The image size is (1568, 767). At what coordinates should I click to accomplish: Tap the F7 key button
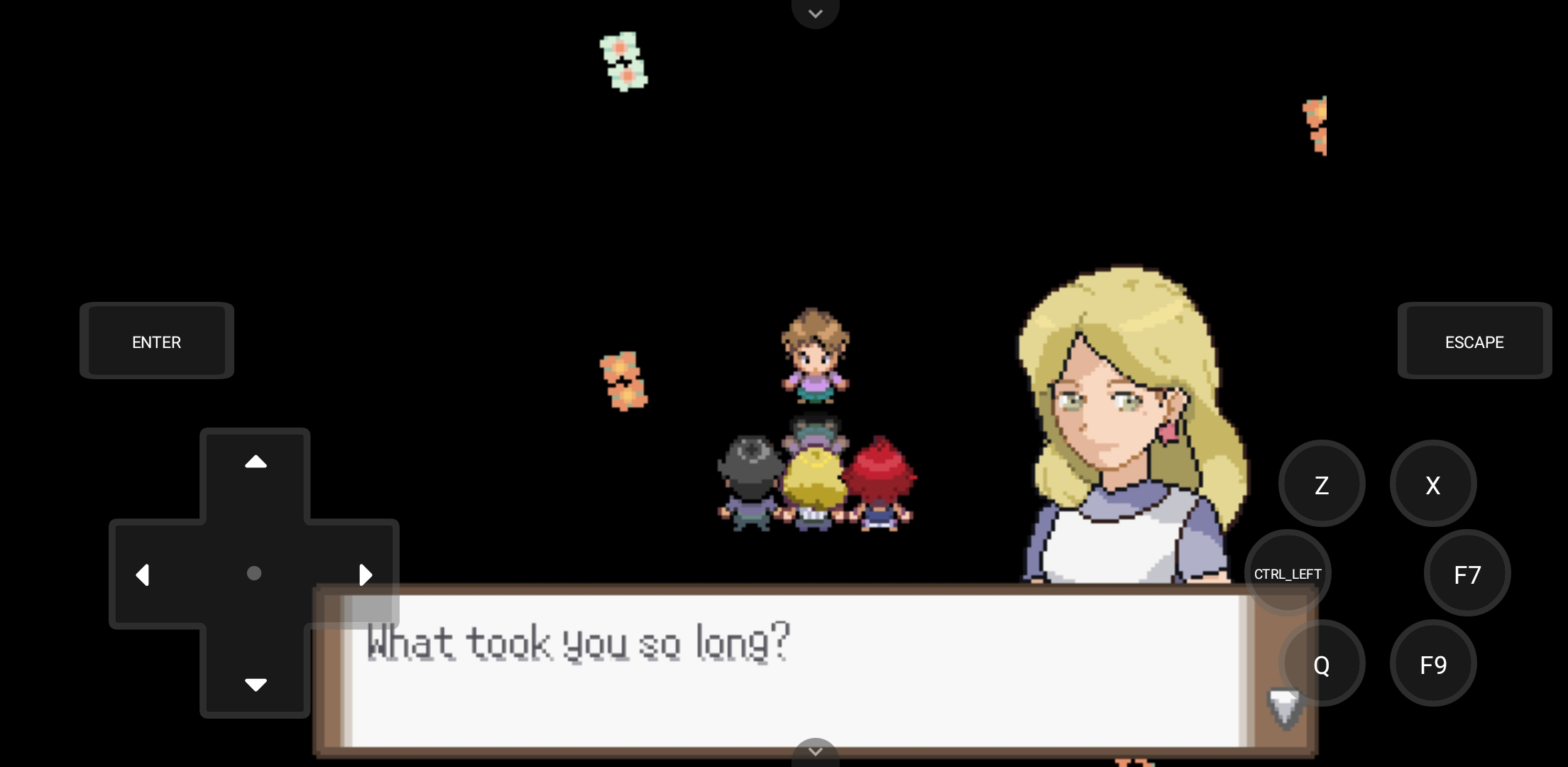point(1466,575)
